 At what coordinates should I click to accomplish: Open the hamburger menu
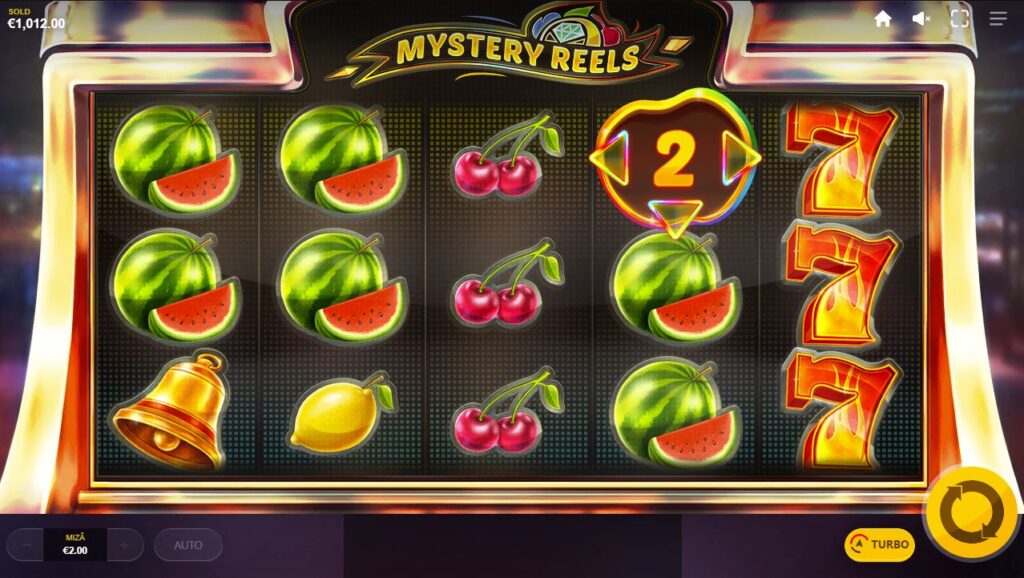click(x=998, y=18)
